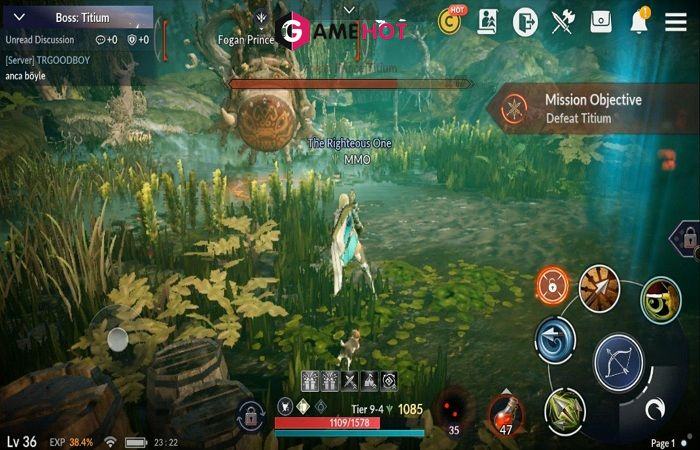Use the blue swirling arrow skill
This screenshot has height=450, width=700.
(554, 341)
